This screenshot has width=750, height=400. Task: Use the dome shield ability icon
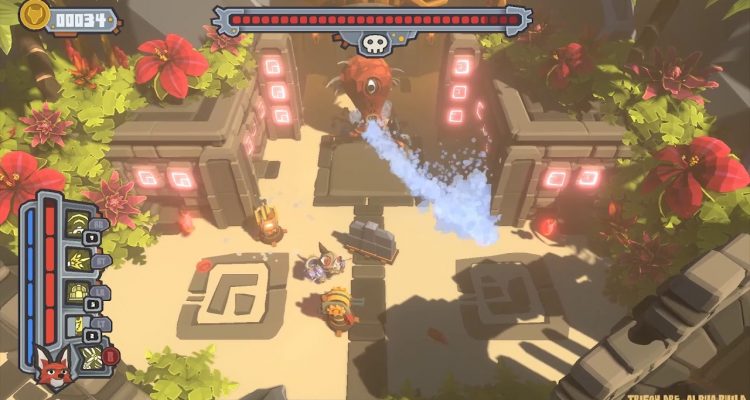(x=76, y=293)
